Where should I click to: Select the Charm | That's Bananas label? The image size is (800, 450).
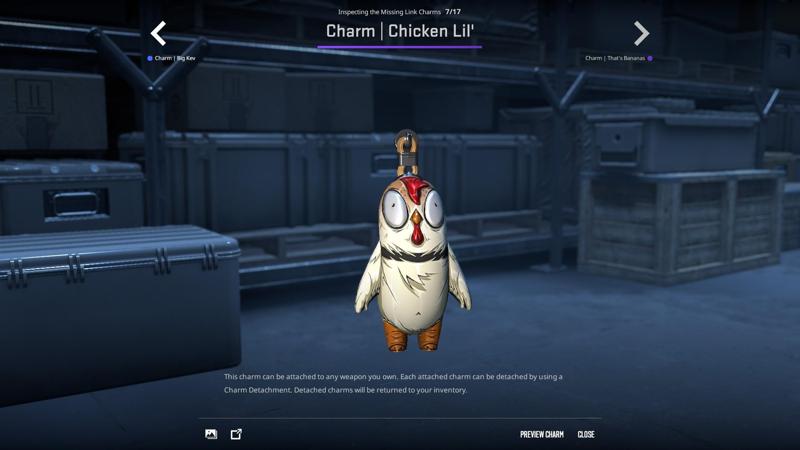click(x=616, y=59)
